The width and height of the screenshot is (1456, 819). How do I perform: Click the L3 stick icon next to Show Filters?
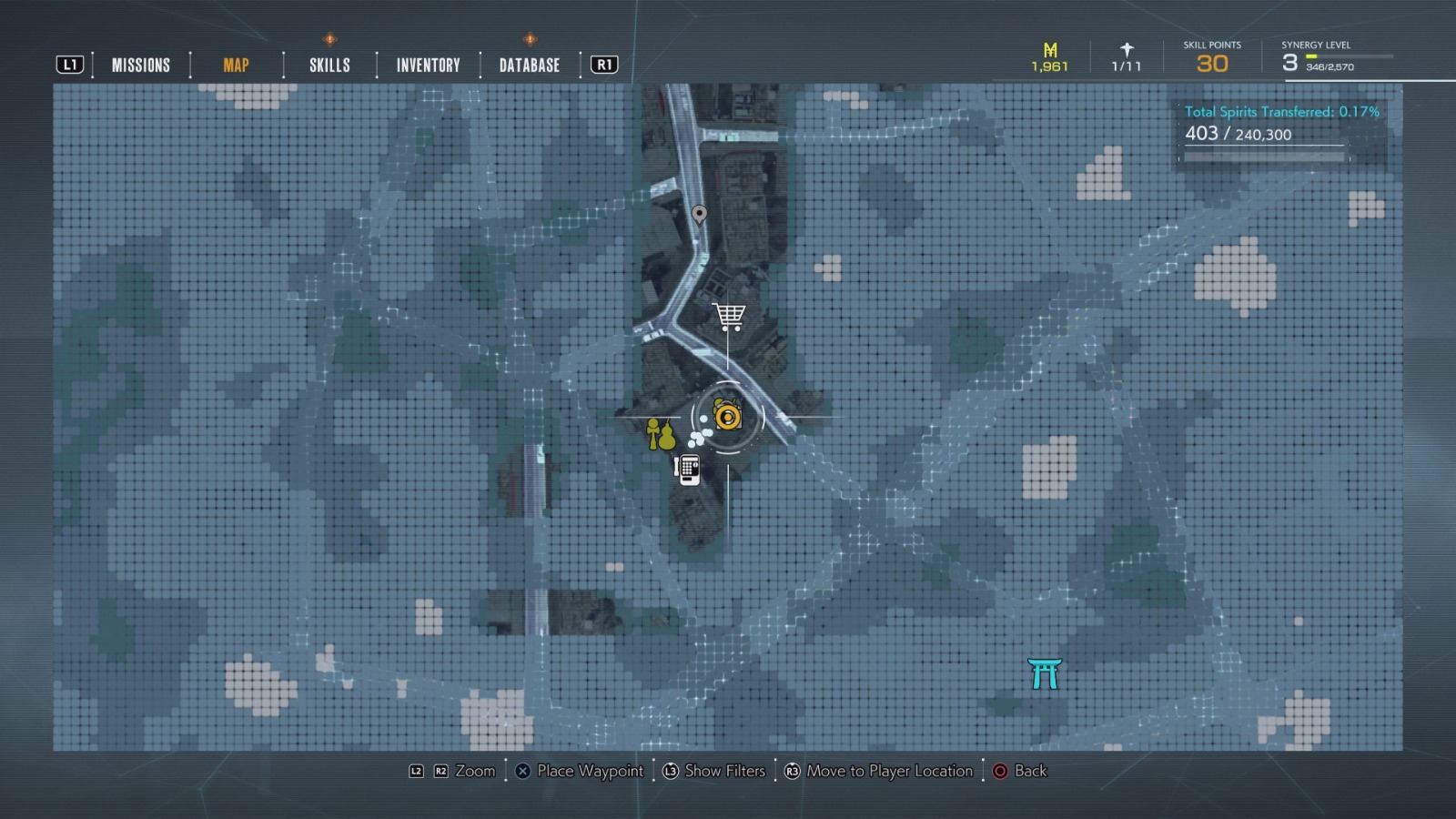(669, 771)
